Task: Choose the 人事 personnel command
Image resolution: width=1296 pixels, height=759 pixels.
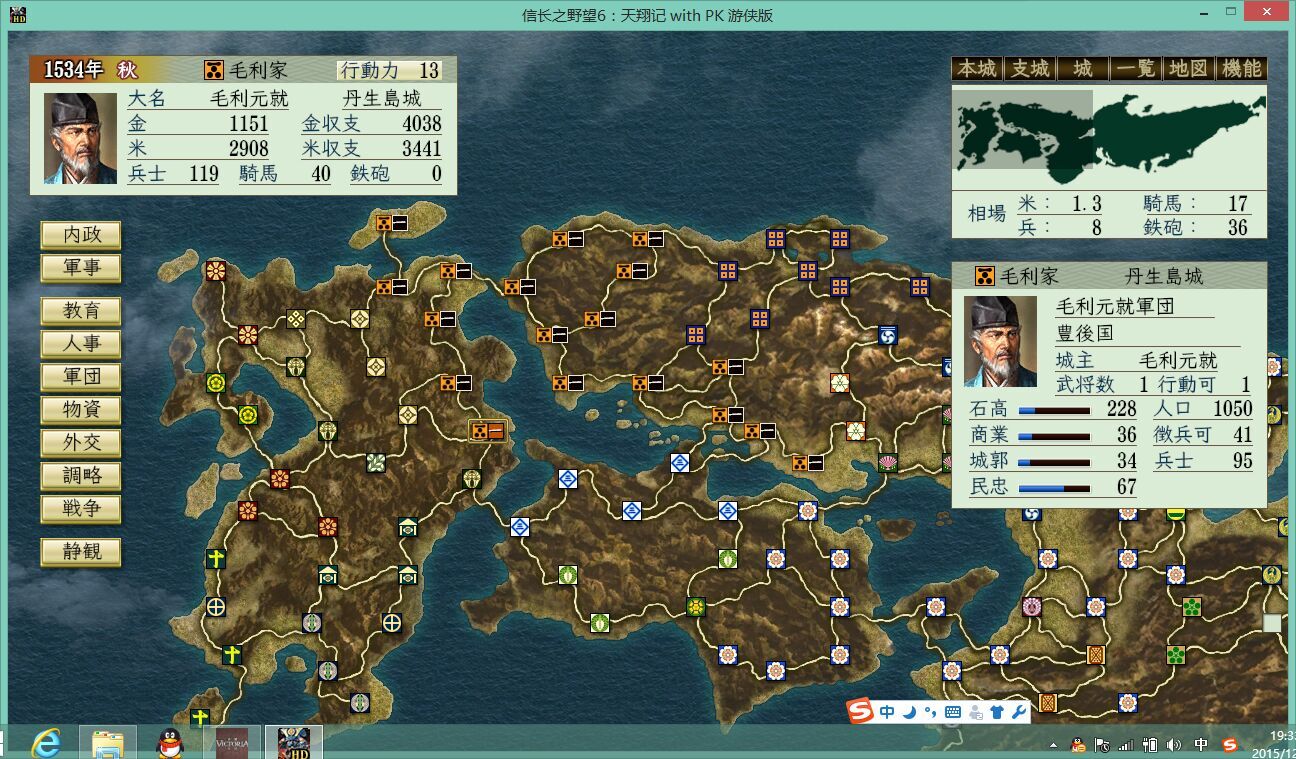Action: point(80,344)
